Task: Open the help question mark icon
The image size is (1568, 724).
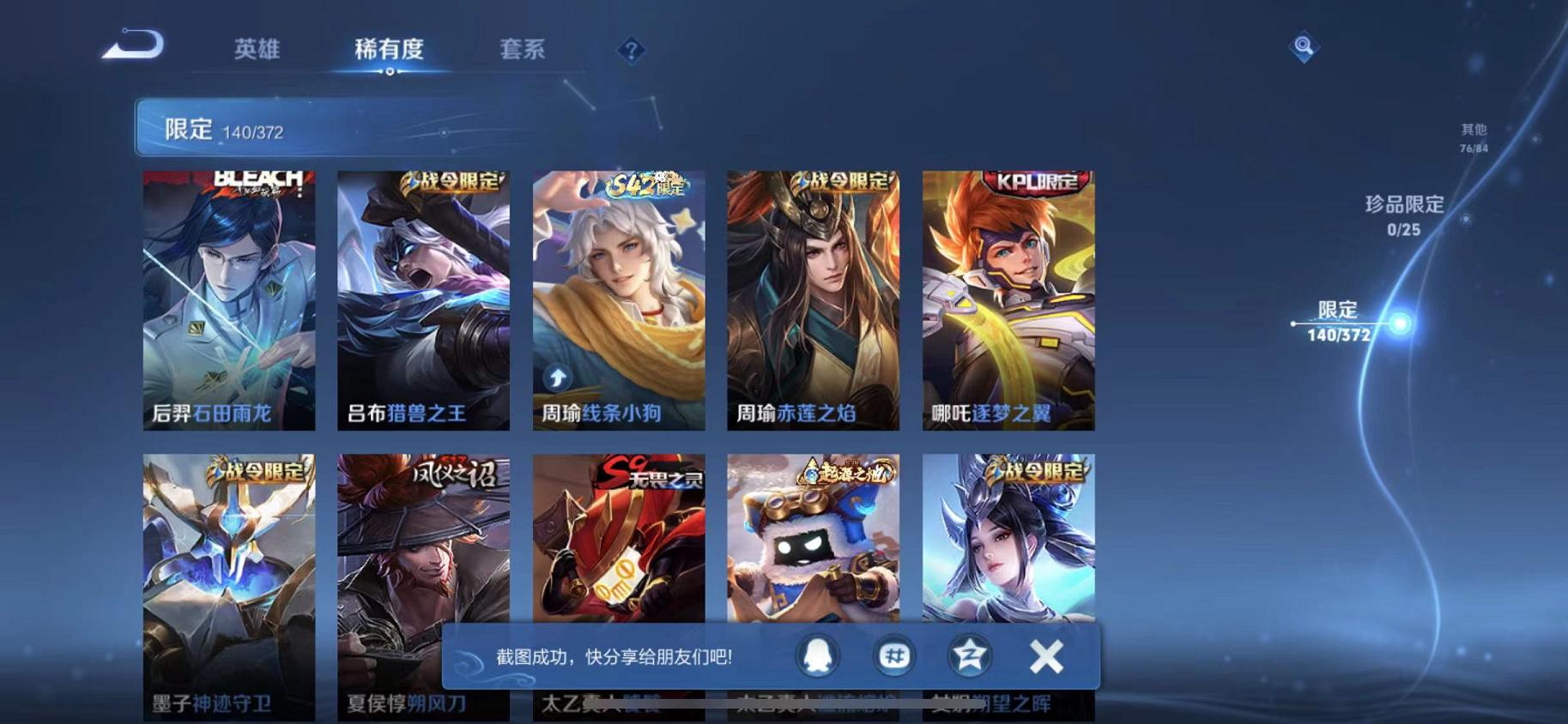Action: (631, 51)
